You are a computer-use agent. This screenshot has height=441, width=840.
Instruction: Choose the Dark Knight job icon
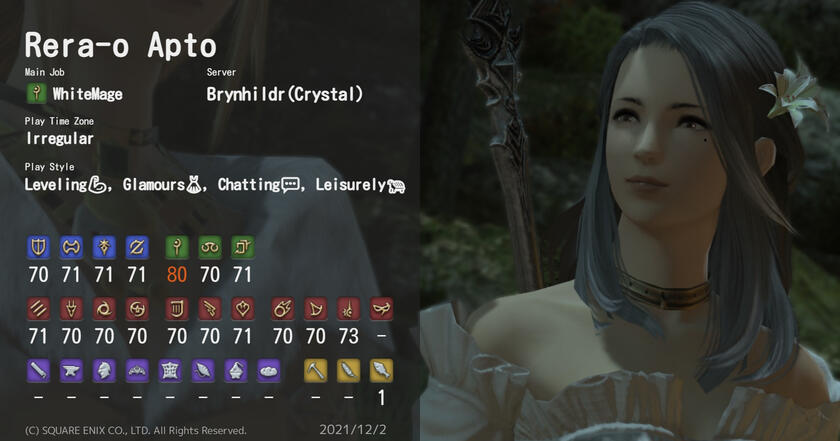pyautogui.click(x=104, y=246)
